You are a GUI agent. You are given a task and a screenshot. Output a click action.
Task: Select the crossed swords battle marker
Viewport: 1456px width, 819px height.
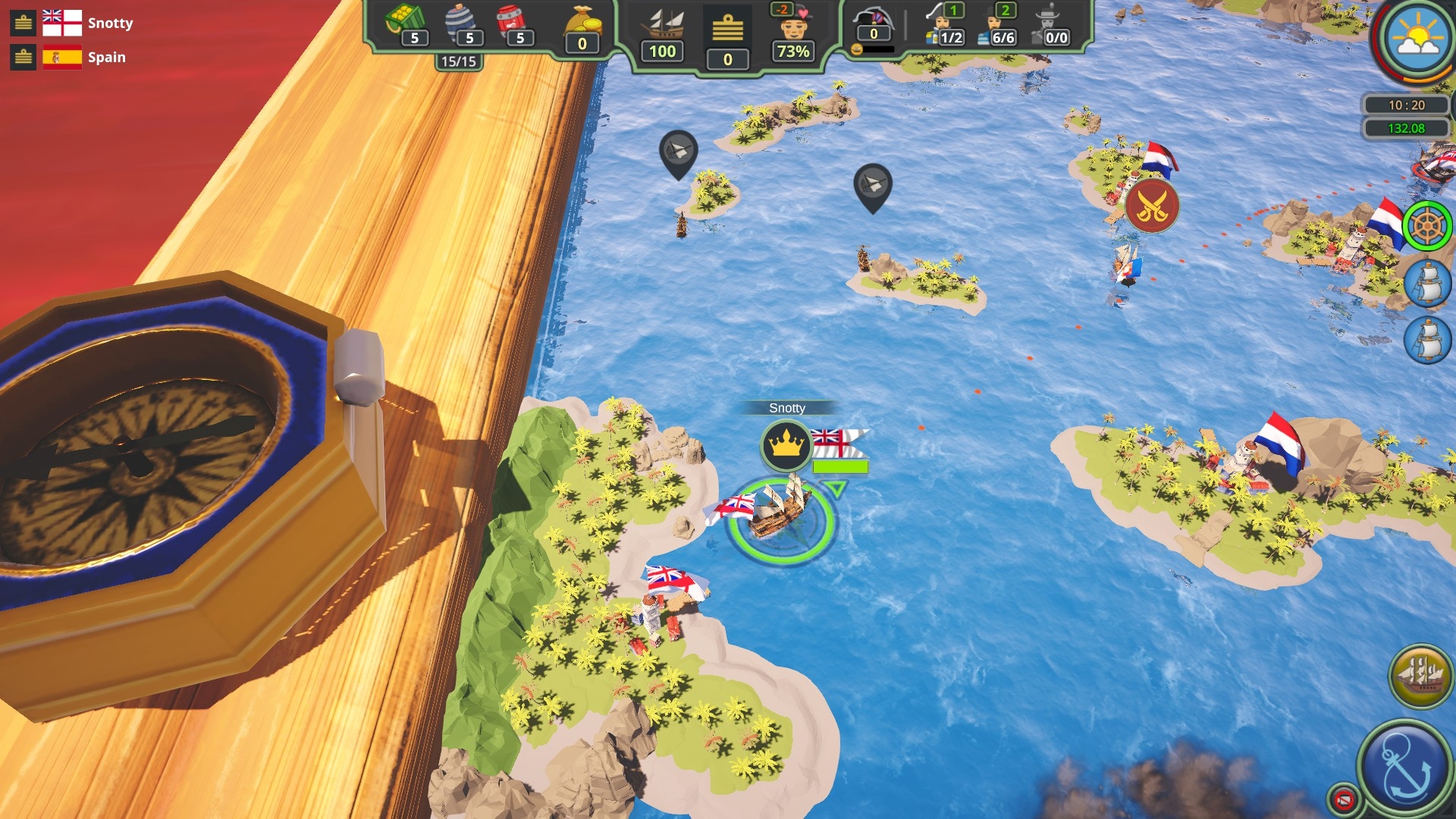click(x=1152, y=206)
